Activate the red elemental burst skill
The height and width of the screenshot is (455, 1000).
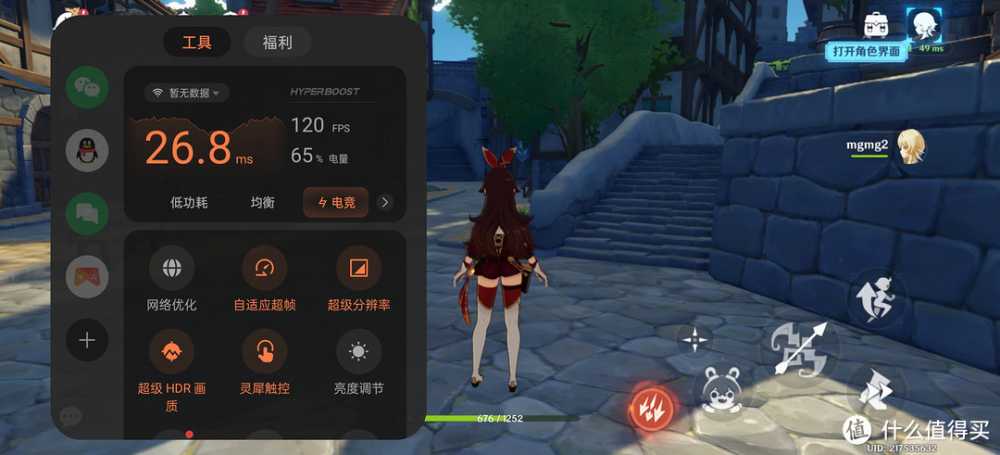[x=652, y=407]
